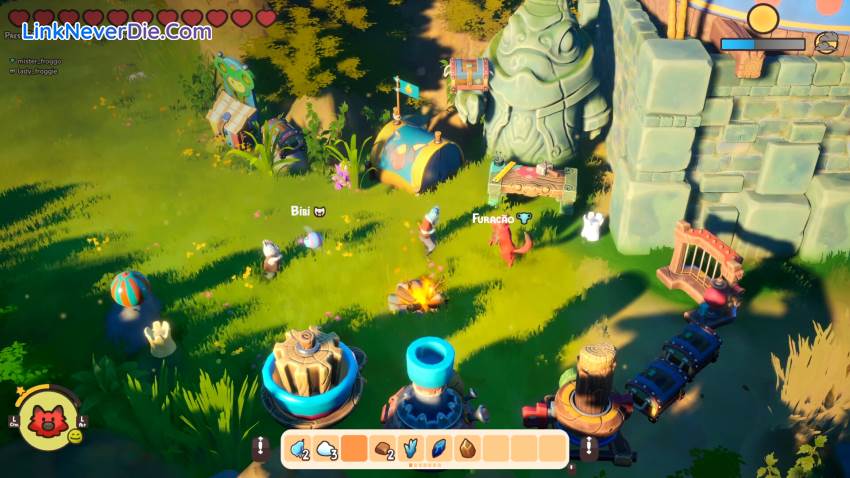The image size is (850, 478).
Task: Select the dark blue crystal slot
Action: coord(439,449)
